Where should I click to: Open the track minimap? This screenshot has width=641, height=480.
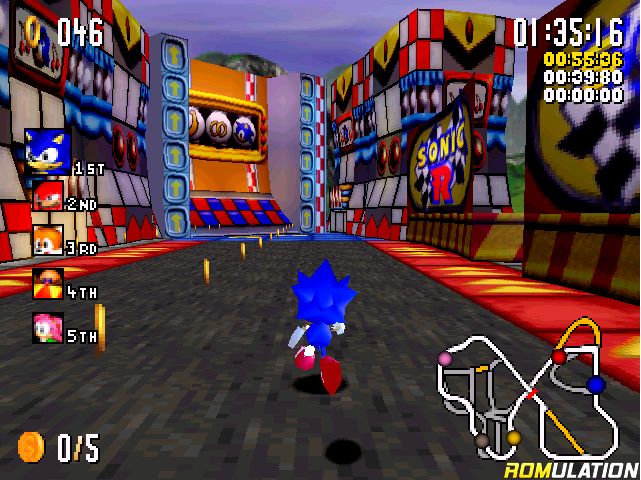tap(525, 388)
